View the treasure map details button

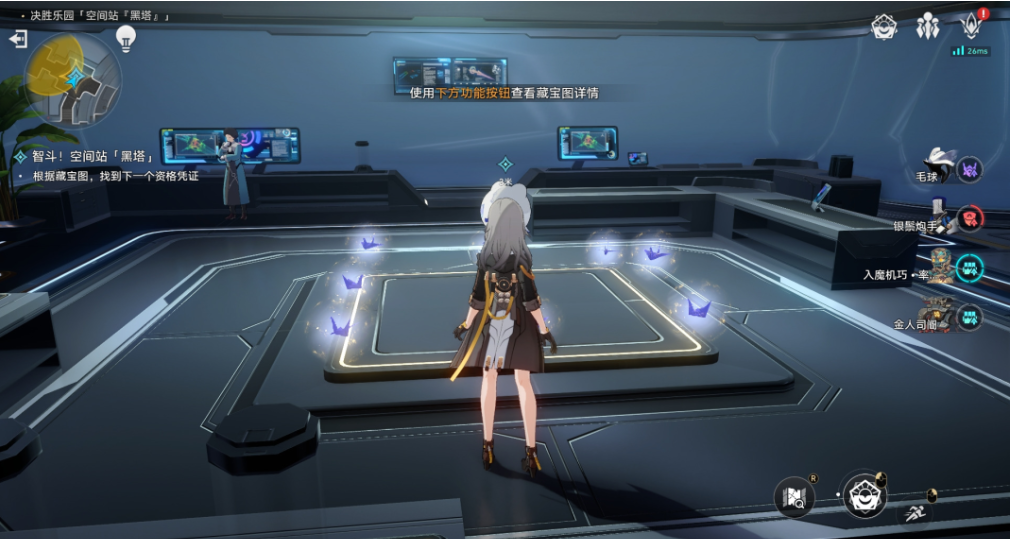pyautogui.click(x=795, y=497)
